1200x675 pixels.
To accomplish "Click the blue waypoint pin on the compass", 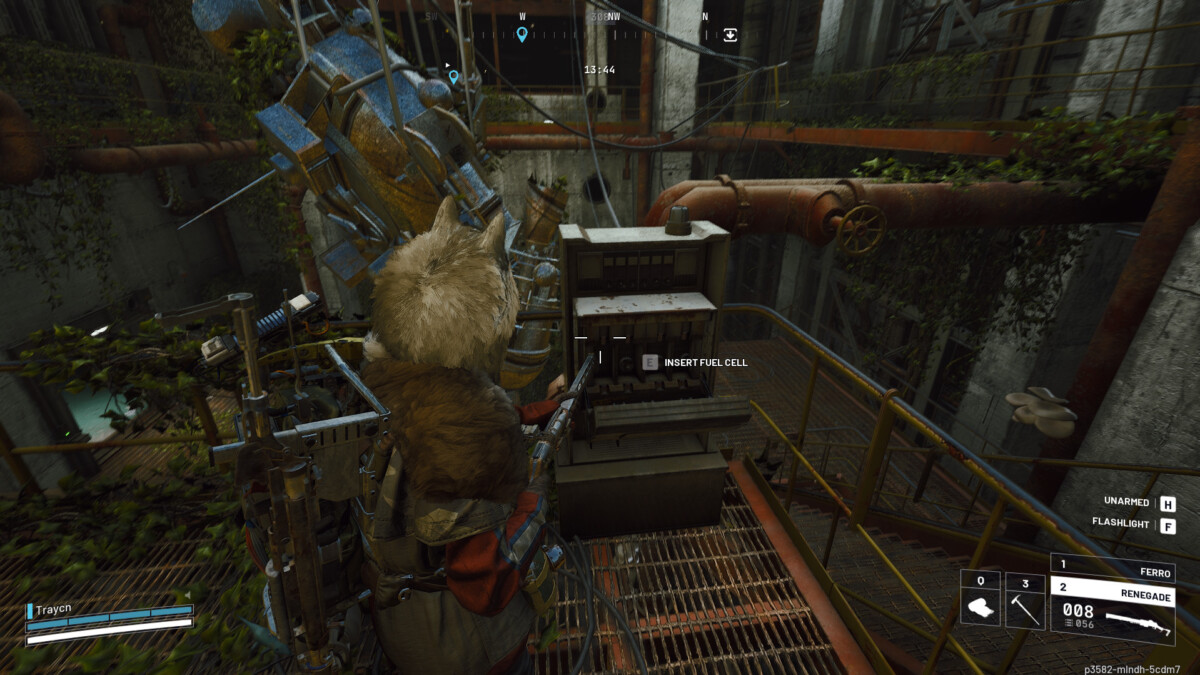I will point(521,35).
